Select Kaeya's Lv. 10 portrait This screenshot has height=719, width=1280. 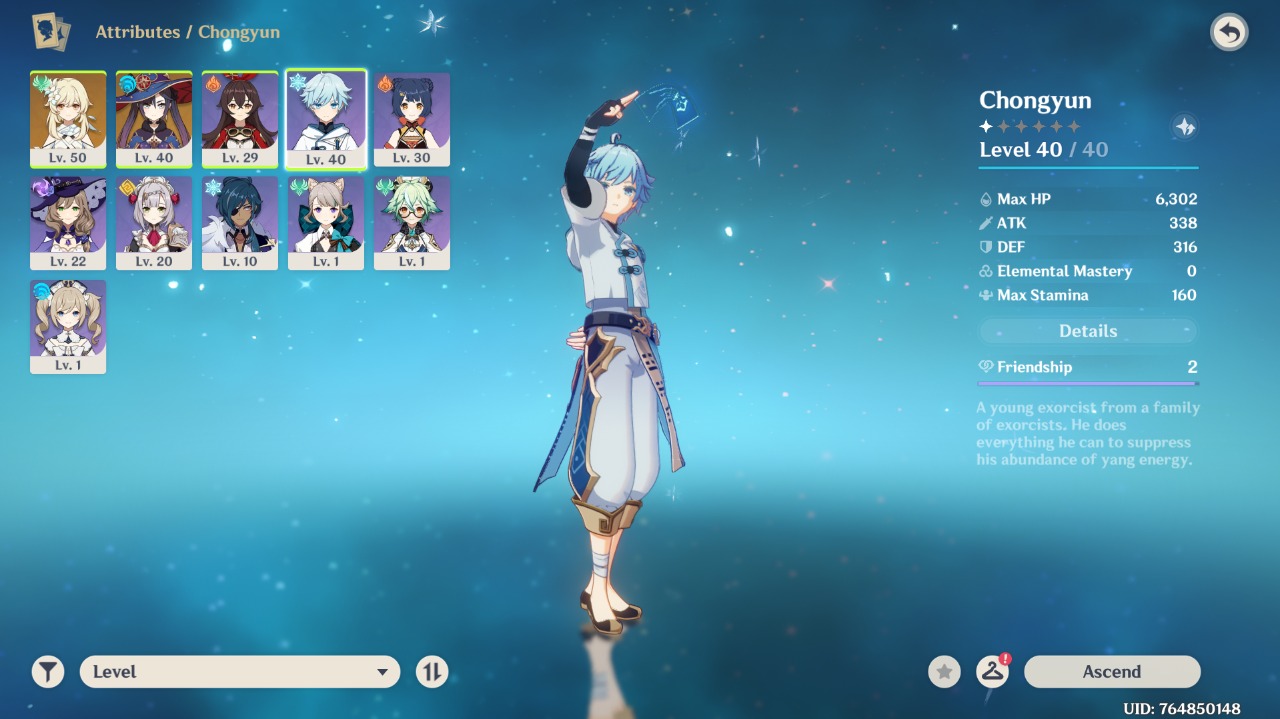coord(240,223)
